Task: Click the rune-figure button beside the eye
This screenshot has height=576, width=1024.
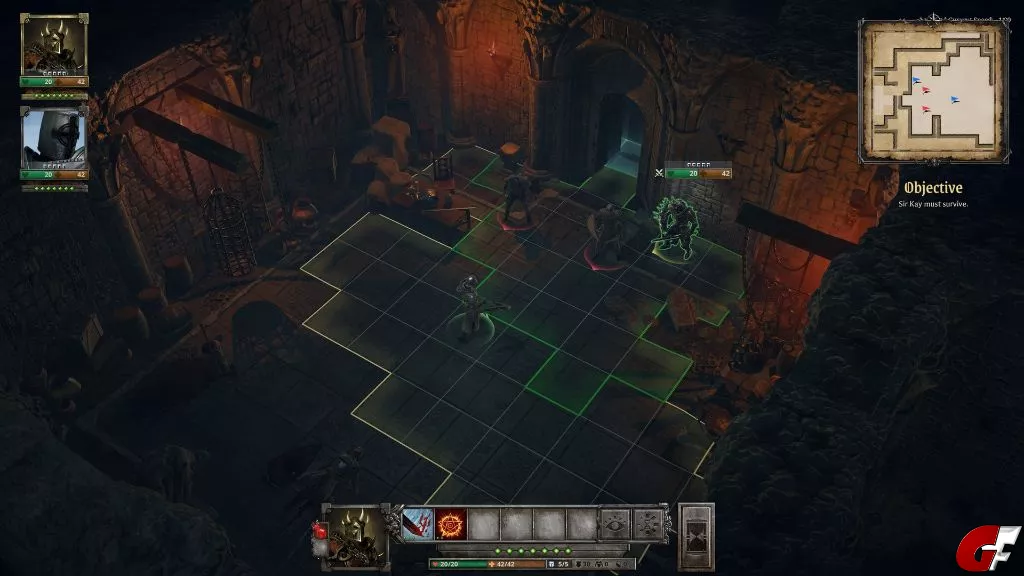Action: coord(648,524)
